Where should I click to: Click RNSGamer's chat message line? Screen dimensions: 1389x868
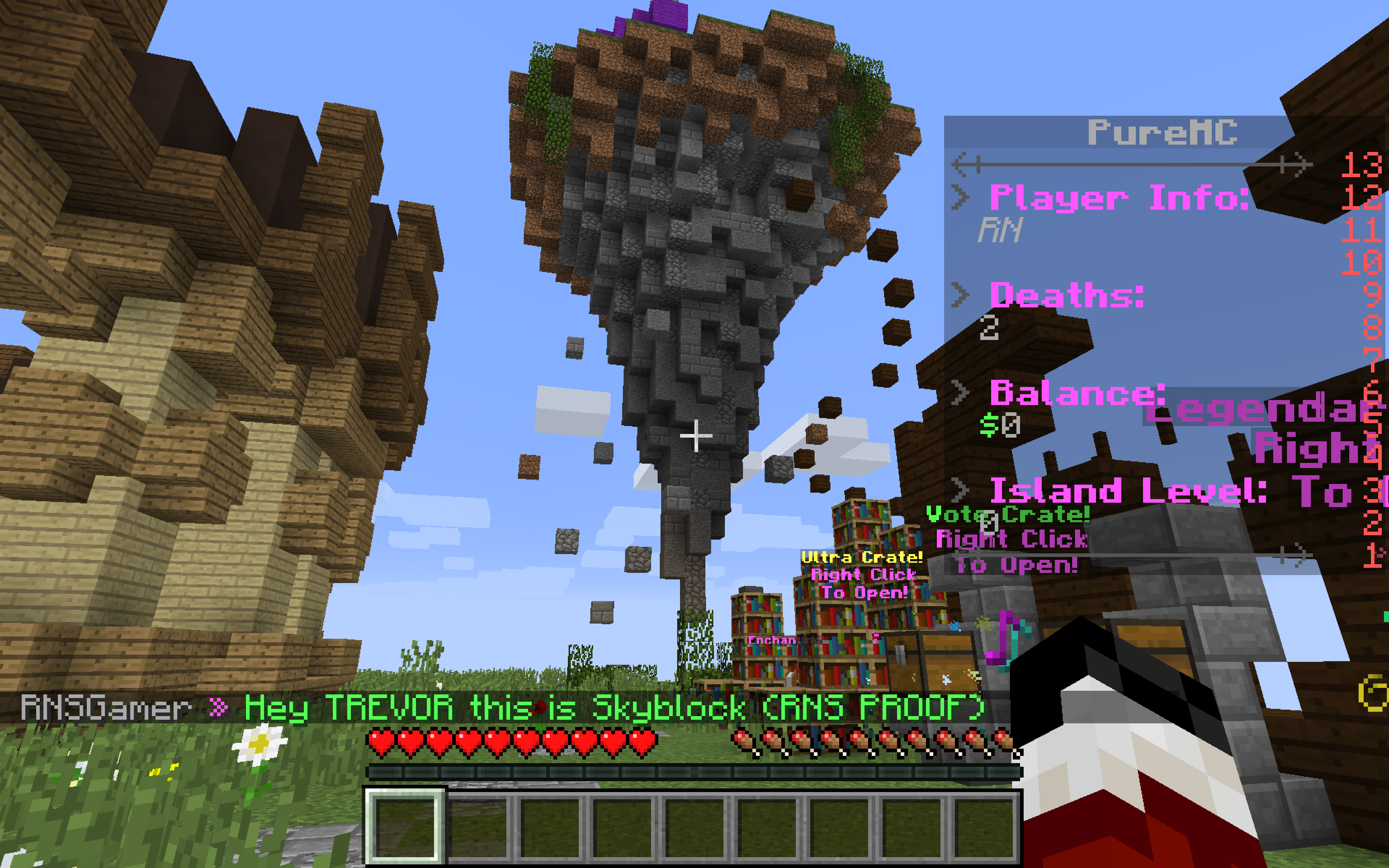click(x=502, y=707)
